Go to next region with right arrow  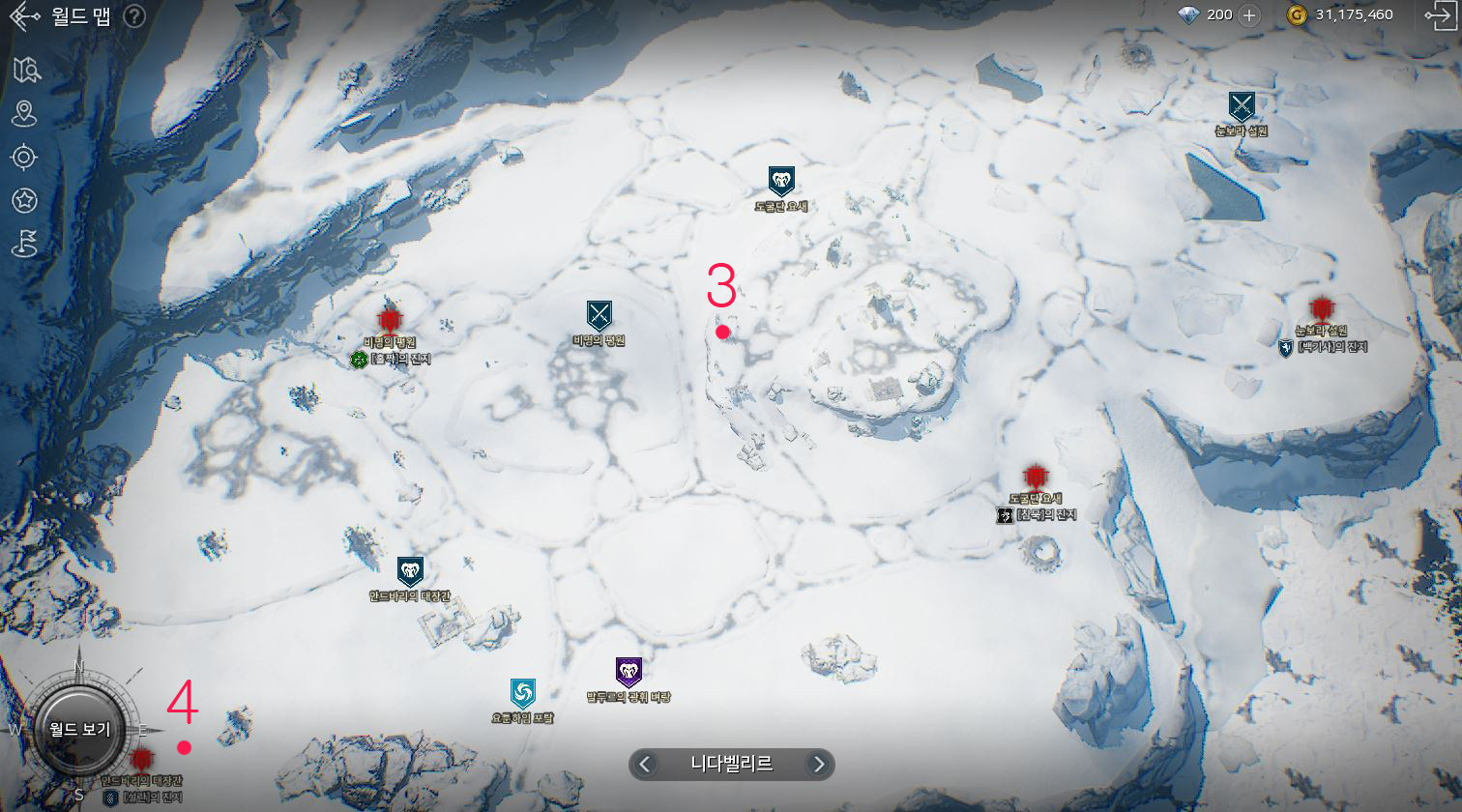coord(818,765)
